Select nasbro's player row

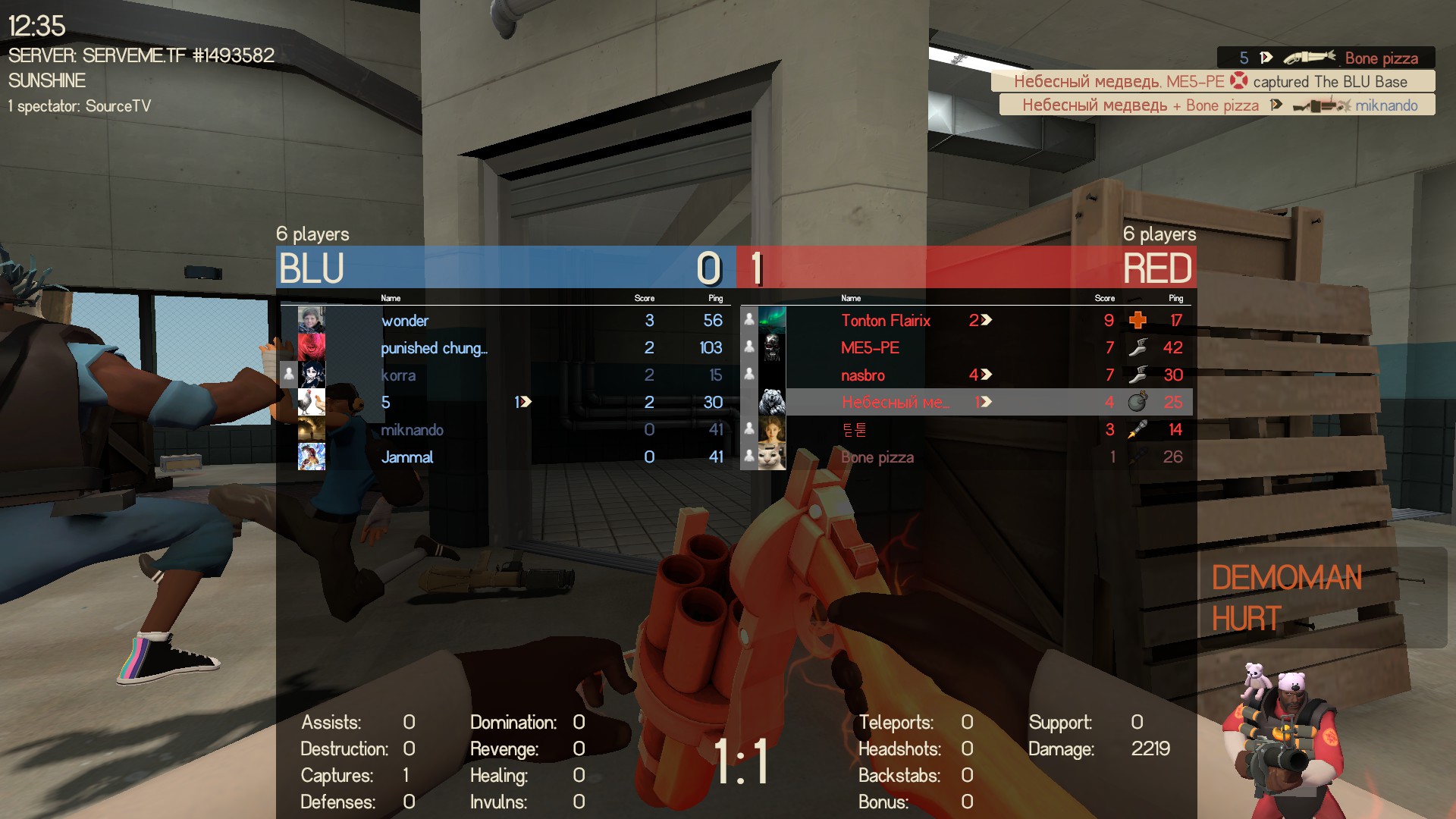[x=862, y=375]
